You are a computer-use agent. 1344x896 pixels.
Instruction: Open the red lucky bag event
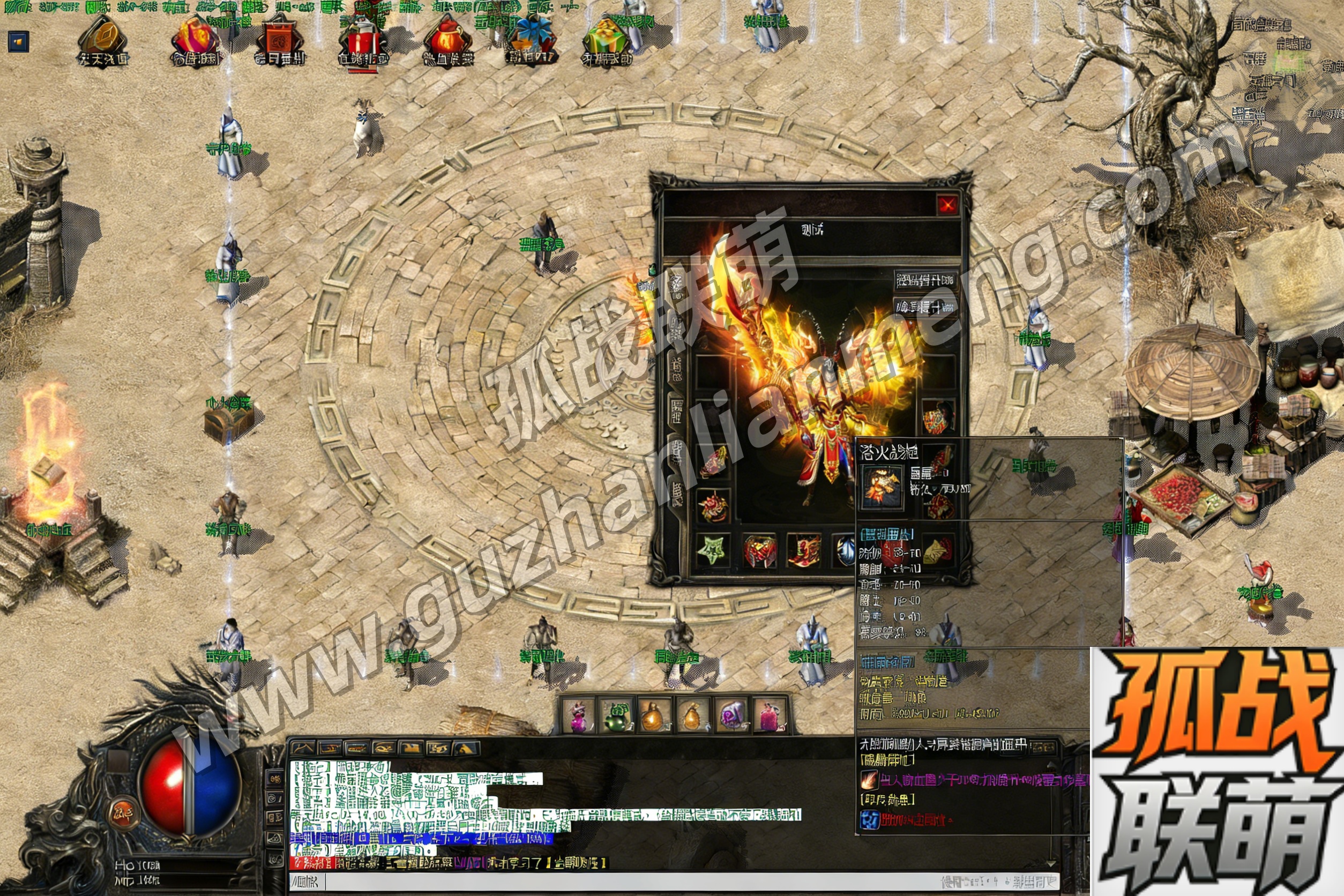pyautogui.click(x=448, y=40)
